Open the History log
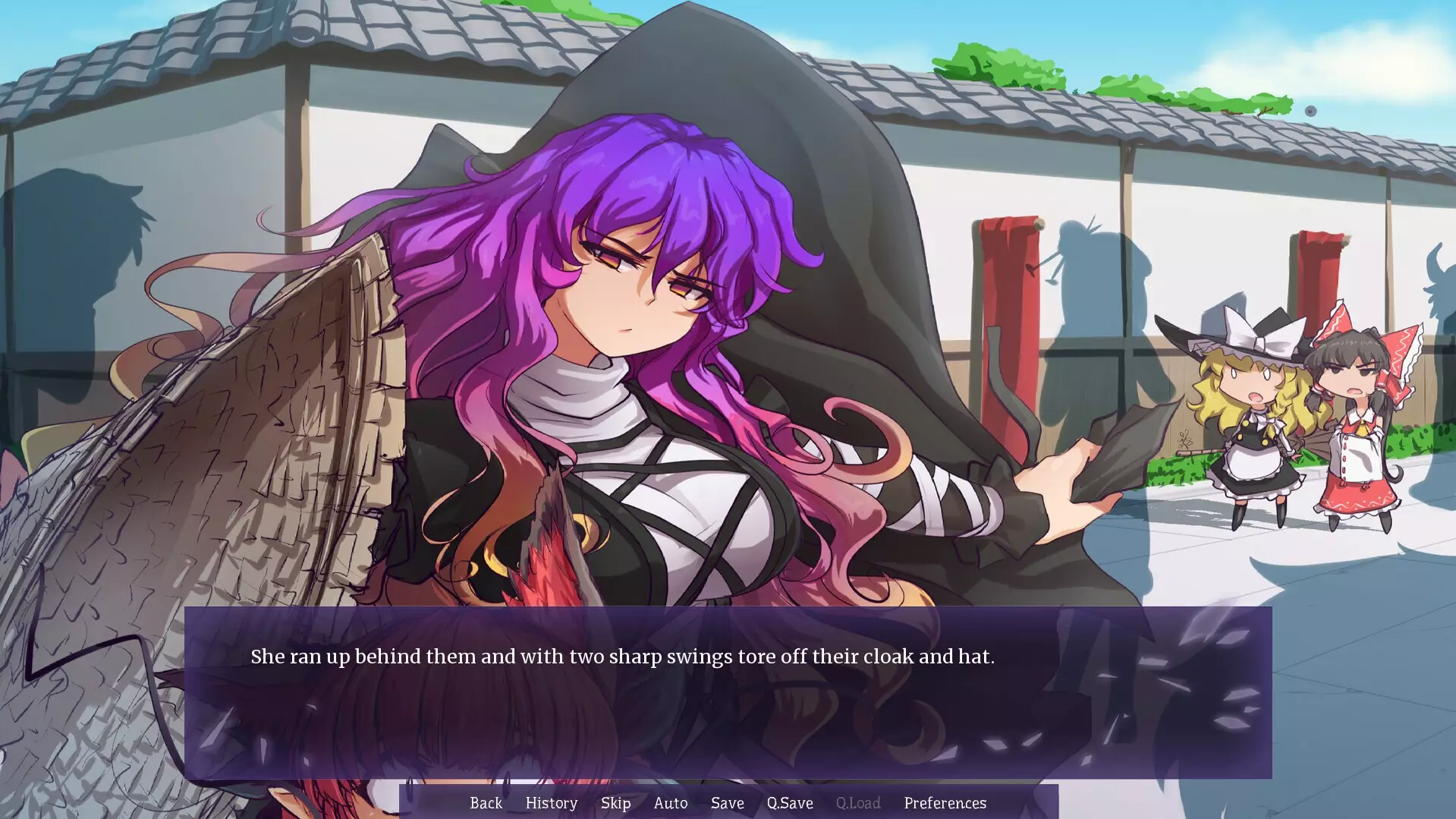 (551, 803)
